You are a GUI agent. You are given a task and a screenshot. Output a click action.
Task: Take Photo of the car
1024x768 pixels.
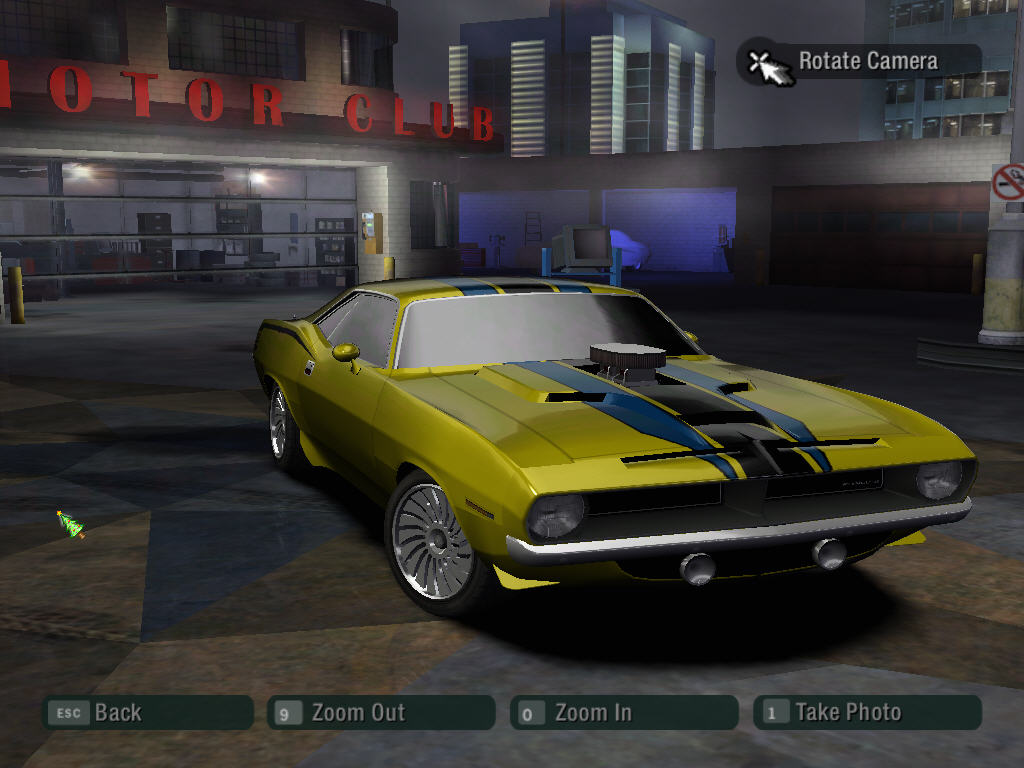click(867, 713)
